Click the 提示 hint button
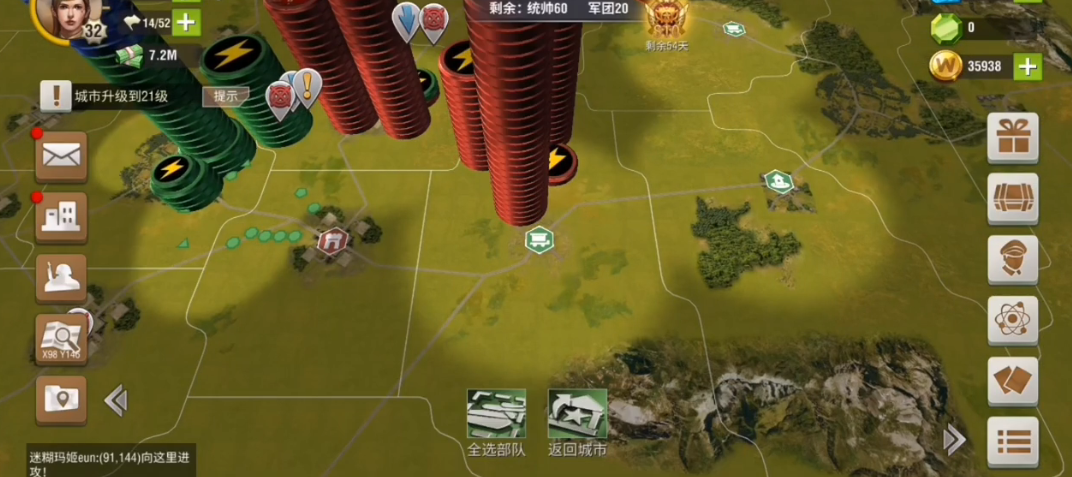The width and height of the screenshot is (1072, 477). (226, 96)
